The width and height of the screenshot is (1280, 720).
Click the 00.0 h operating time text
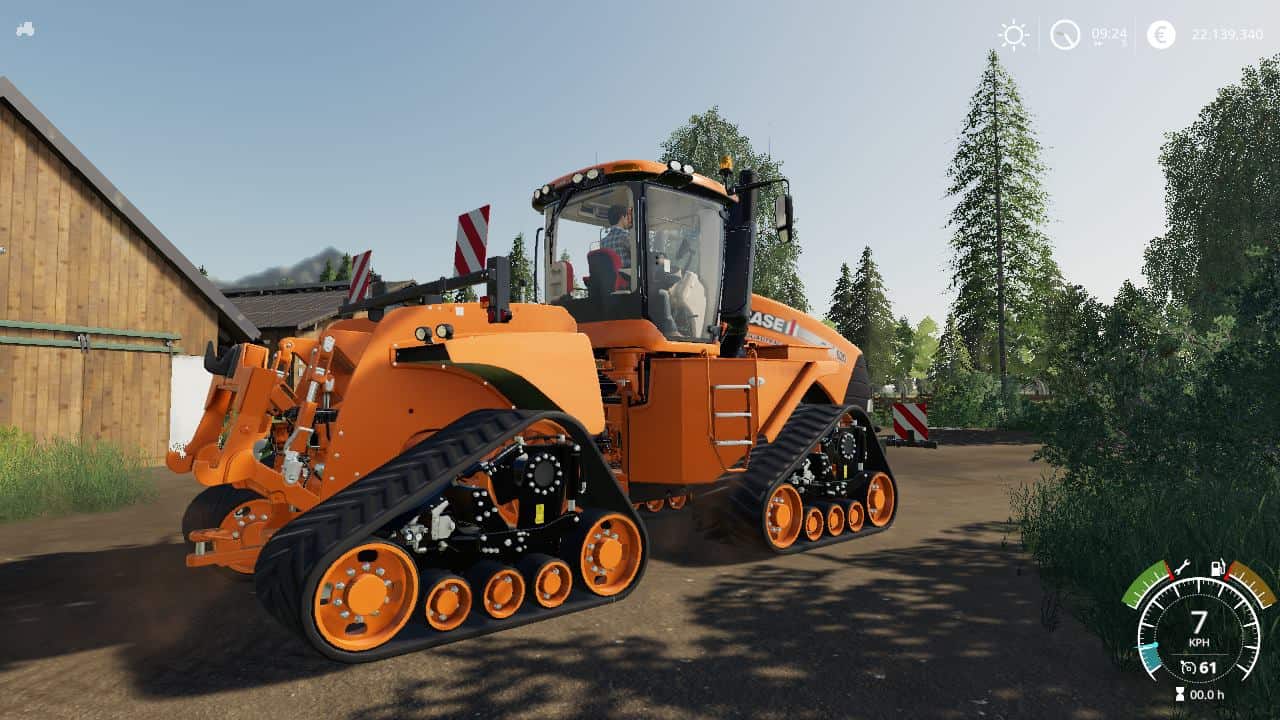[x=1207, y=693]
